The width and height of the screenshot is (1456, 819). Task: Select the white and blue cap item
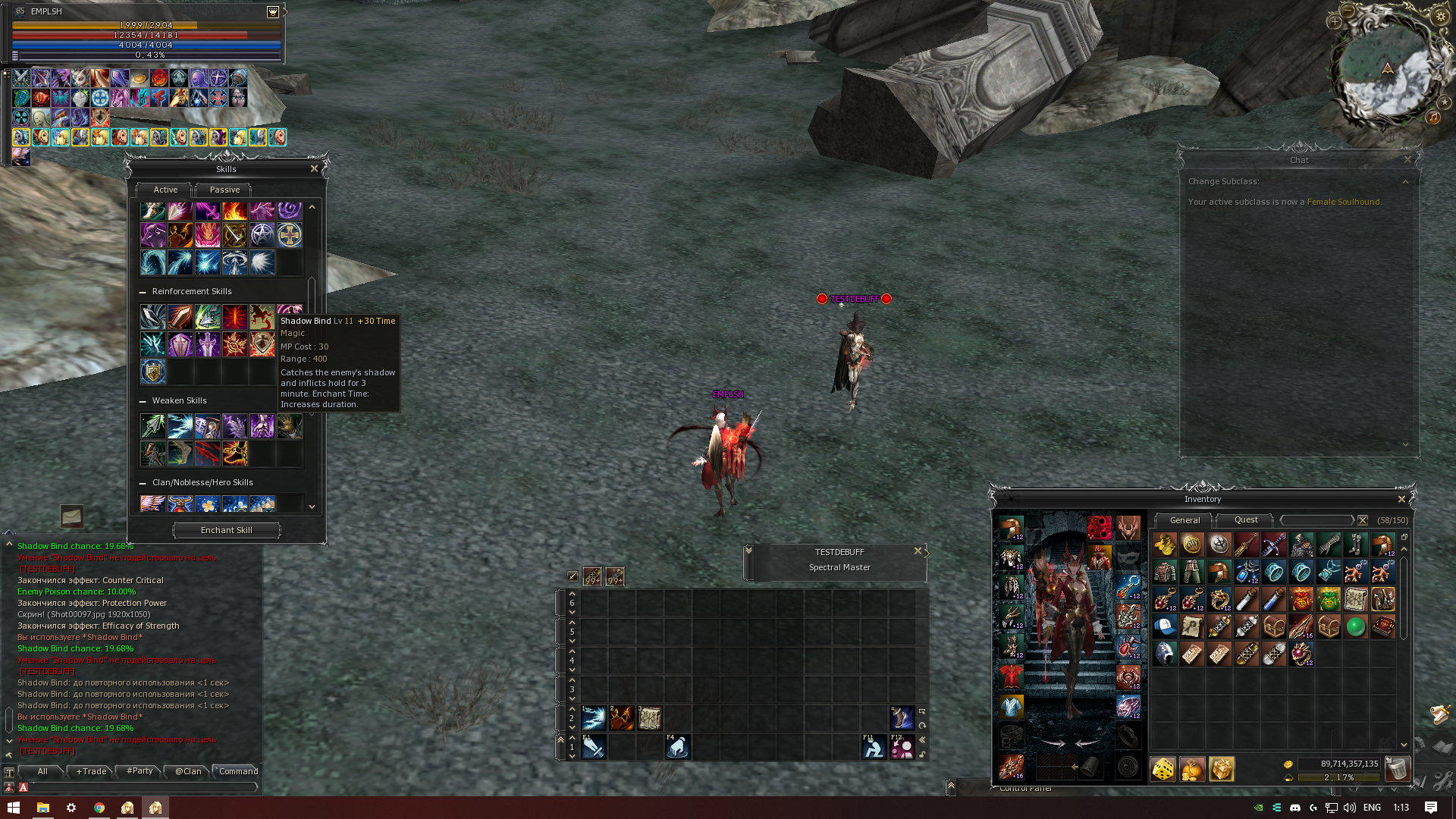tap(1165, 626)
